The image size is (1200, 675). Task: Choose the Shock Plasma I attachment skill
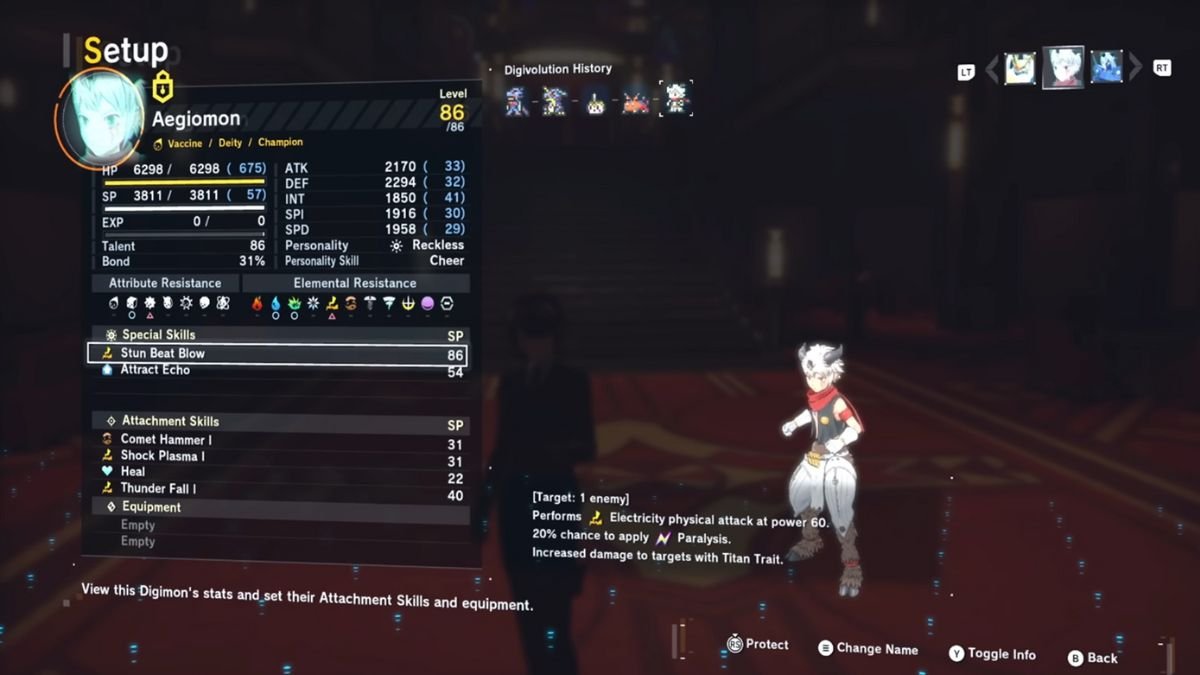[276, 456]
